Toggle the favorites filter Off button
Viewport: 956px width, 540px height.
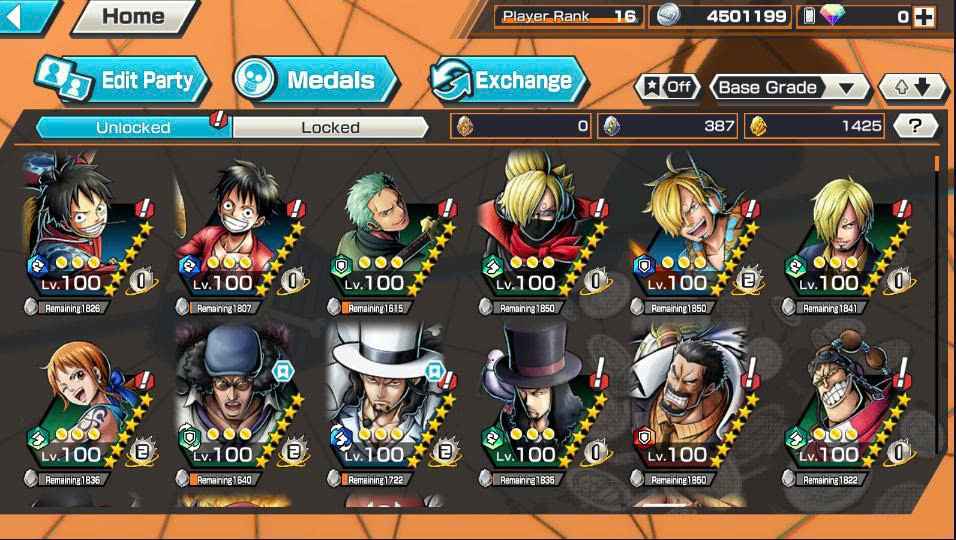[667, 87]
